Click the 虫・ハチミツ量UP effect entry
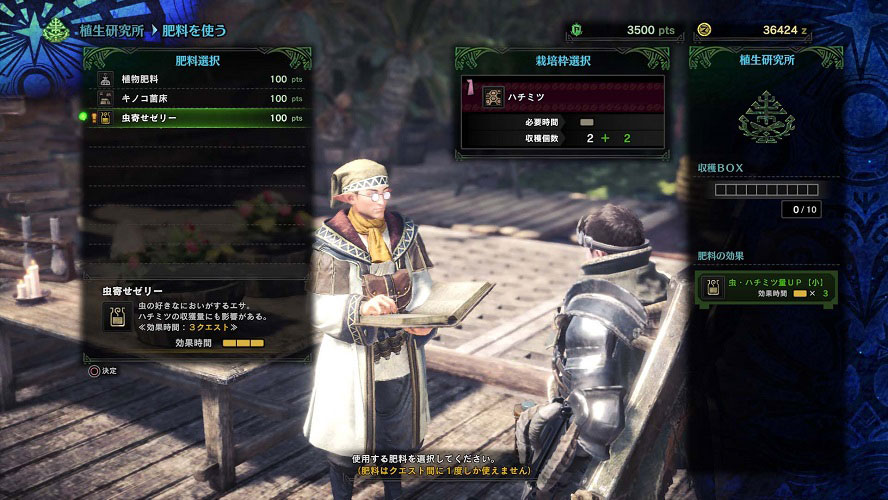888x500 pixels. point(766,288)
